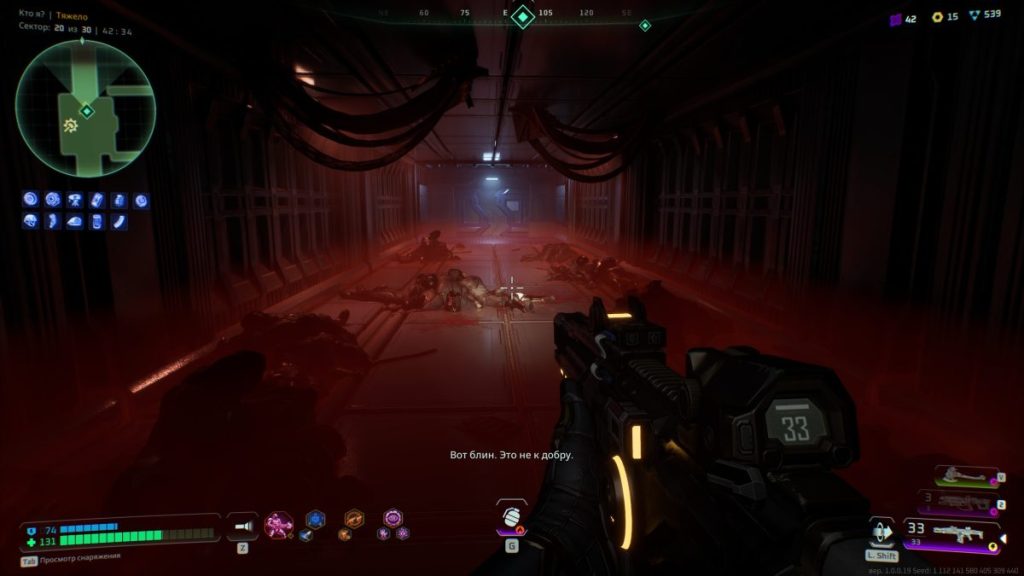Activate the blue hexagon perk icon
Image resolution: width=1024 pixels, height=576 pixels.
[315, 518]
